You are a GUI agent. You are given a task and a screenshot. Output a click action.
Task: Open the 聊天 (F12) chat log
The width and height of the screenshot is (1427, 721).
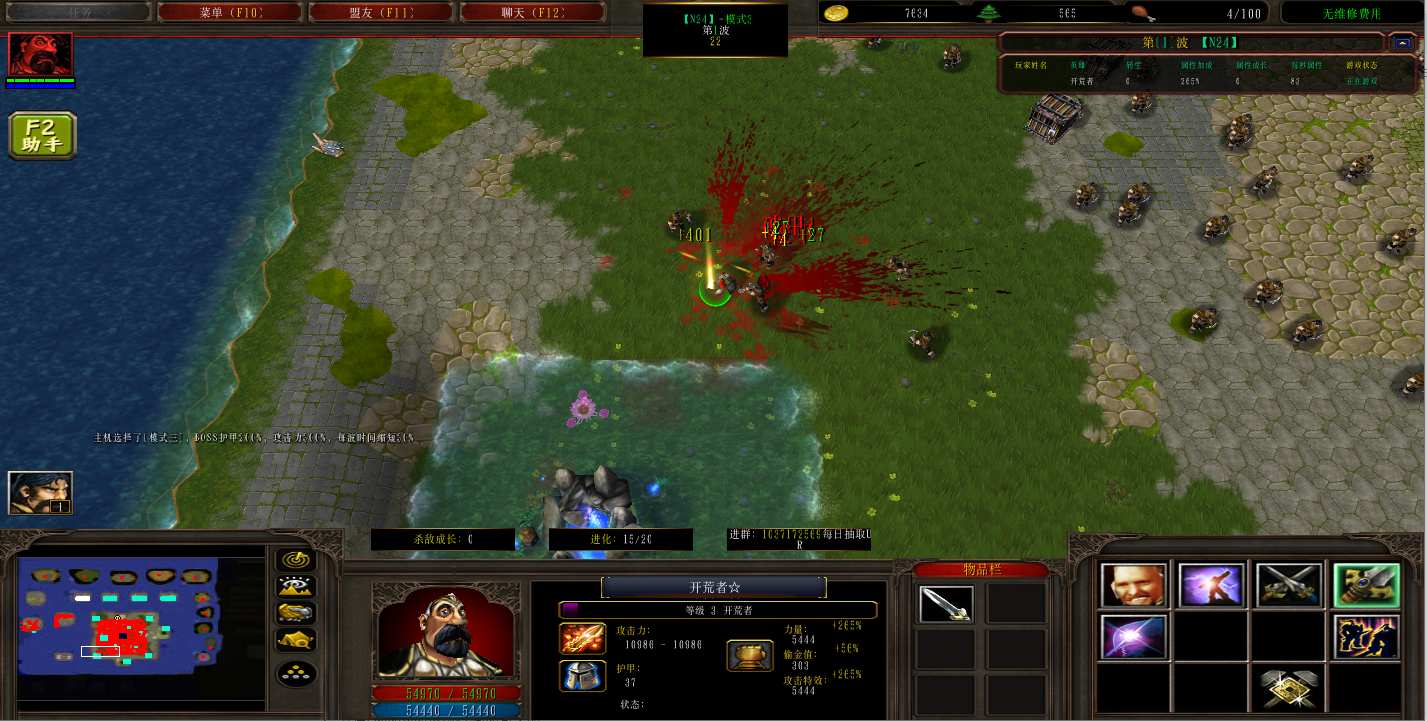pyautogui.click(x=532, y=13)
